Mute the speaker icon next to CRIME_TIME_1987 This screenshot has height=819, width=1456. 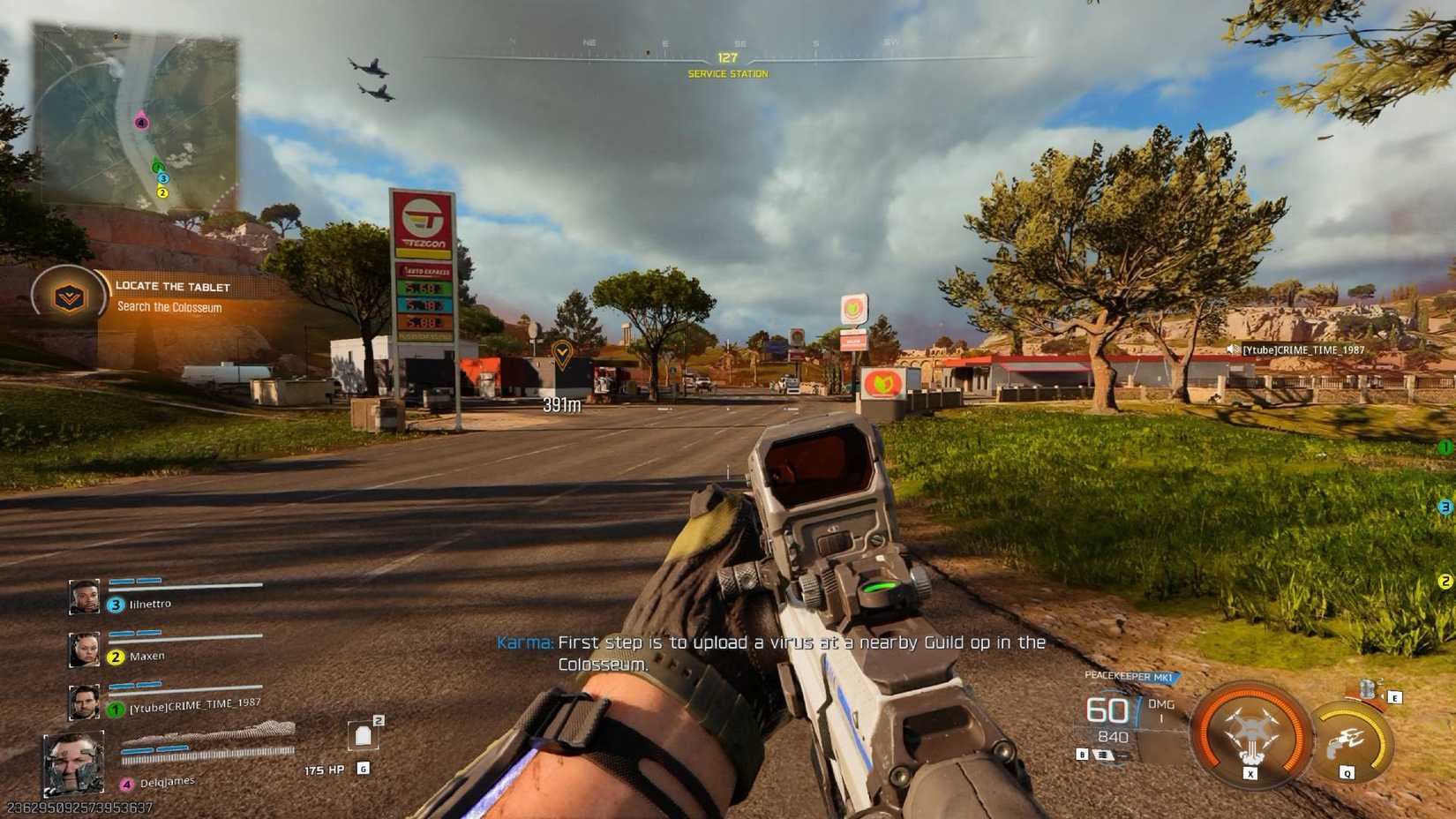[x=1234, y=349]
